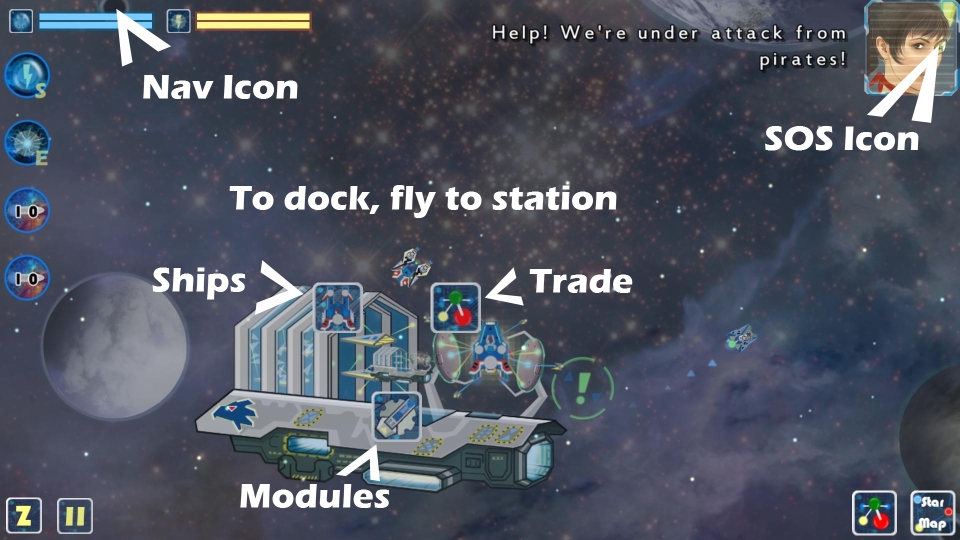Open the trade icon beside Star Map button

point(876,512)
